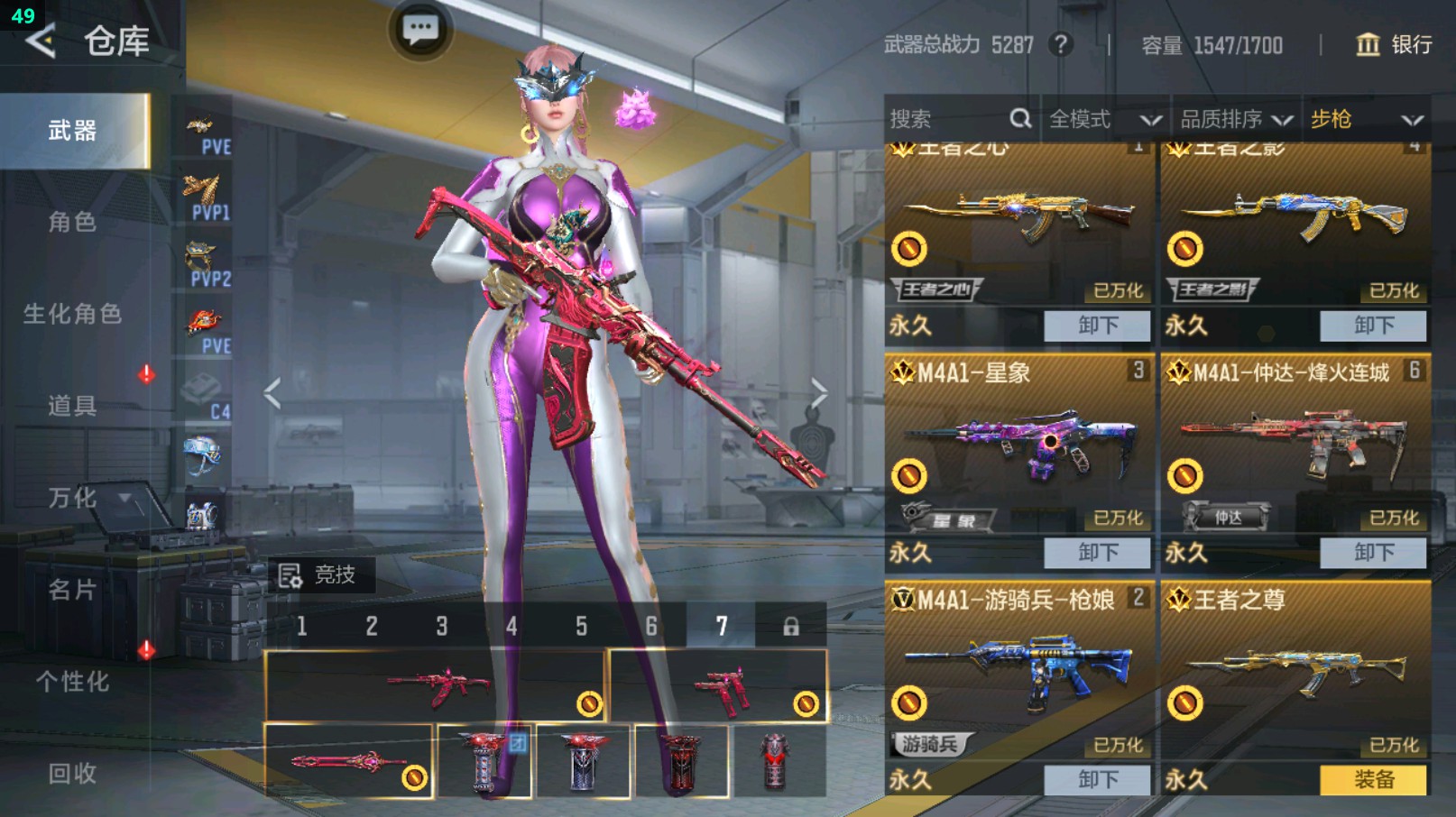Open the chat speech bubble
The width and height of the screenshot is (1456, 817).
pyautogui.click(x=420, y=30)
